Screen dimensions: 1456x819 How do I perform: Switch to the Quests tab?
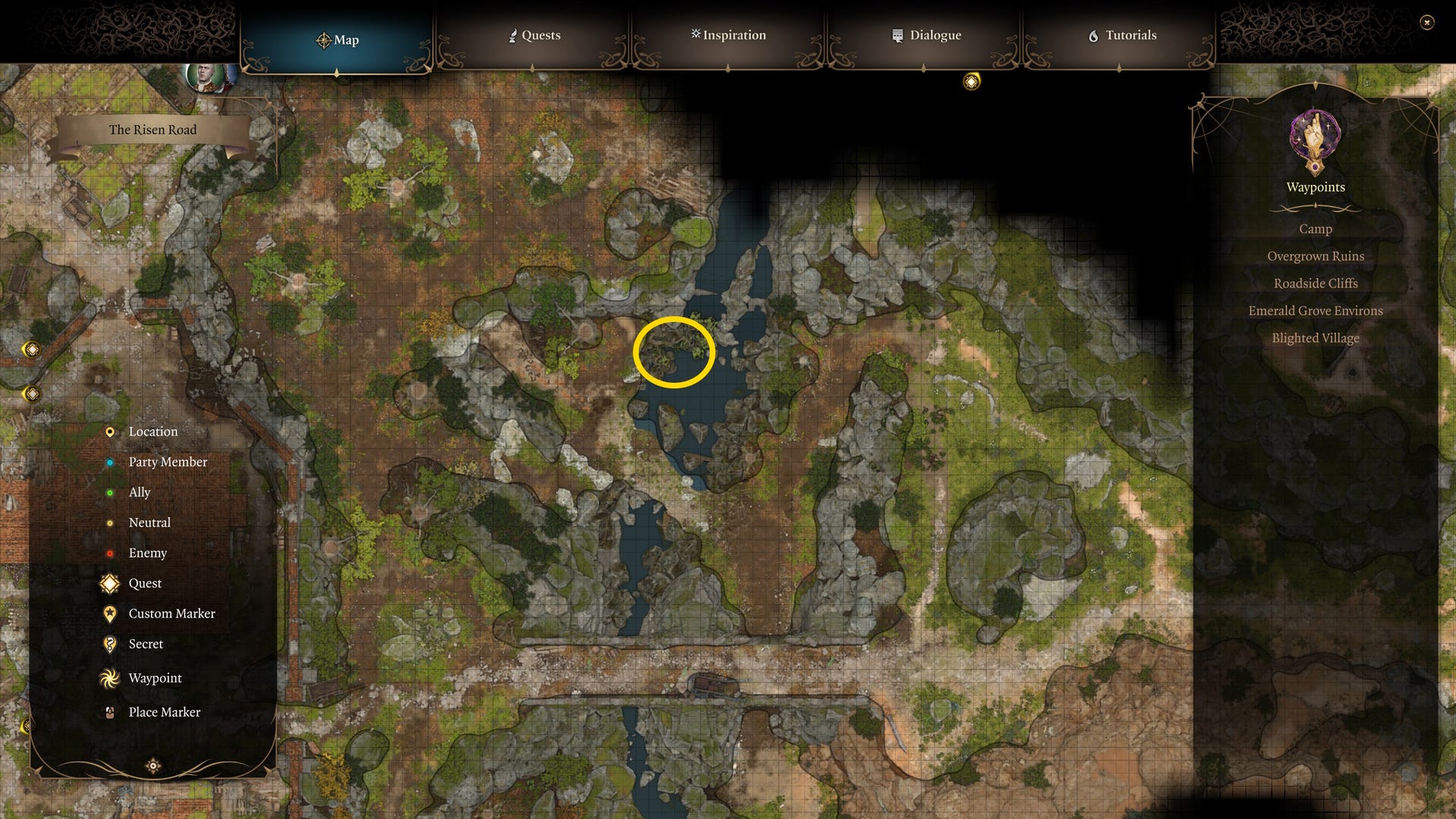coord(535,35)
